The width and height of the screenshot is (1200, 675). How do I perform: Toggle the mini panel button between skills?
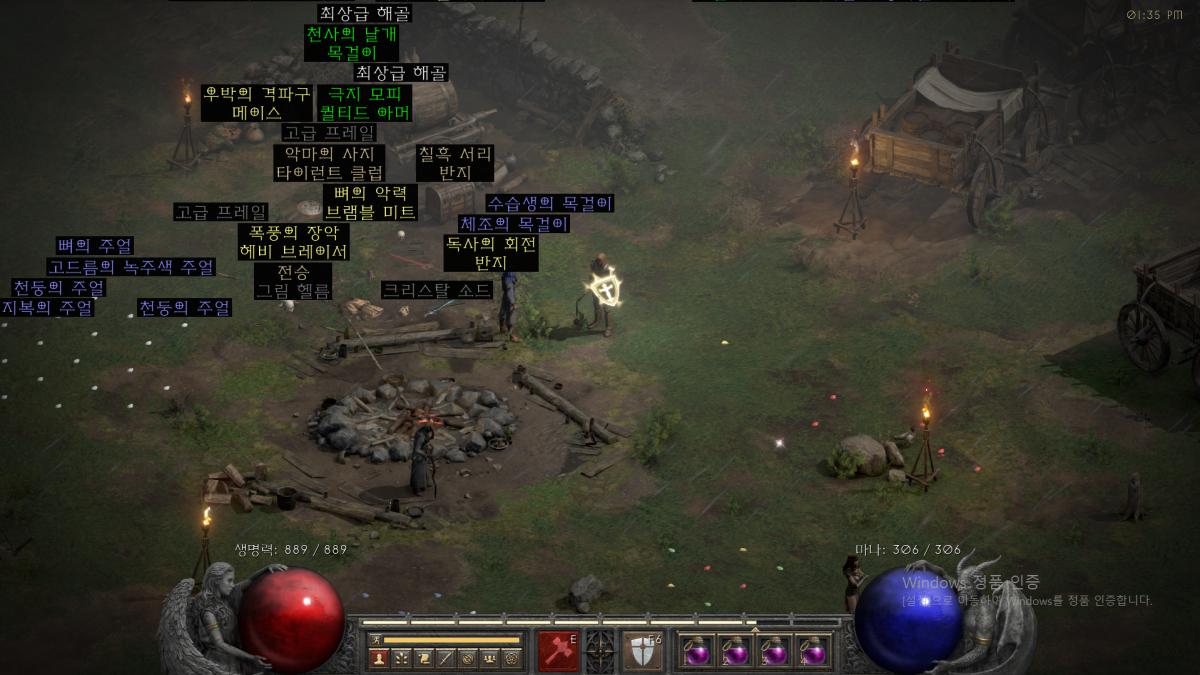pos(599,650)
